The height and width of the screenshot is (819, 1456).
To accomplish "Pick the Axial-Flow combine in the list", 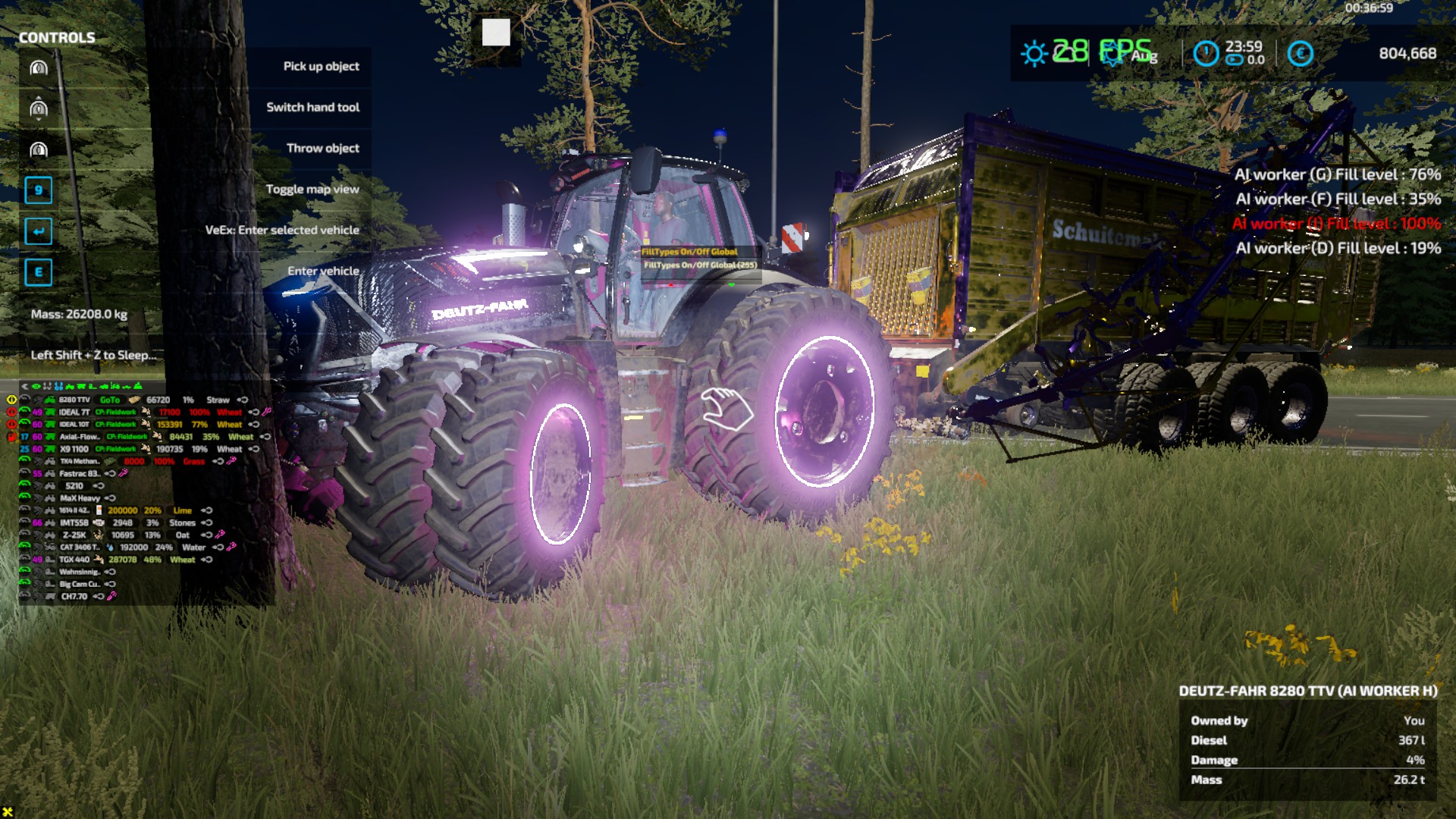I will pyautogui.click(x=79, y=437).
